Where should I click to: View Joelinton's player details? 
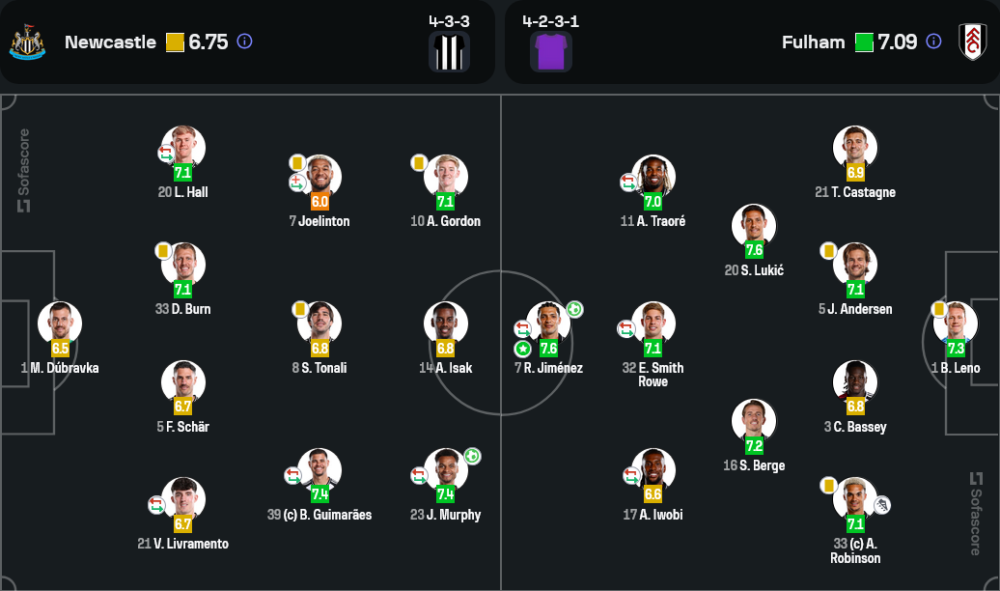[x=320, y=176]
